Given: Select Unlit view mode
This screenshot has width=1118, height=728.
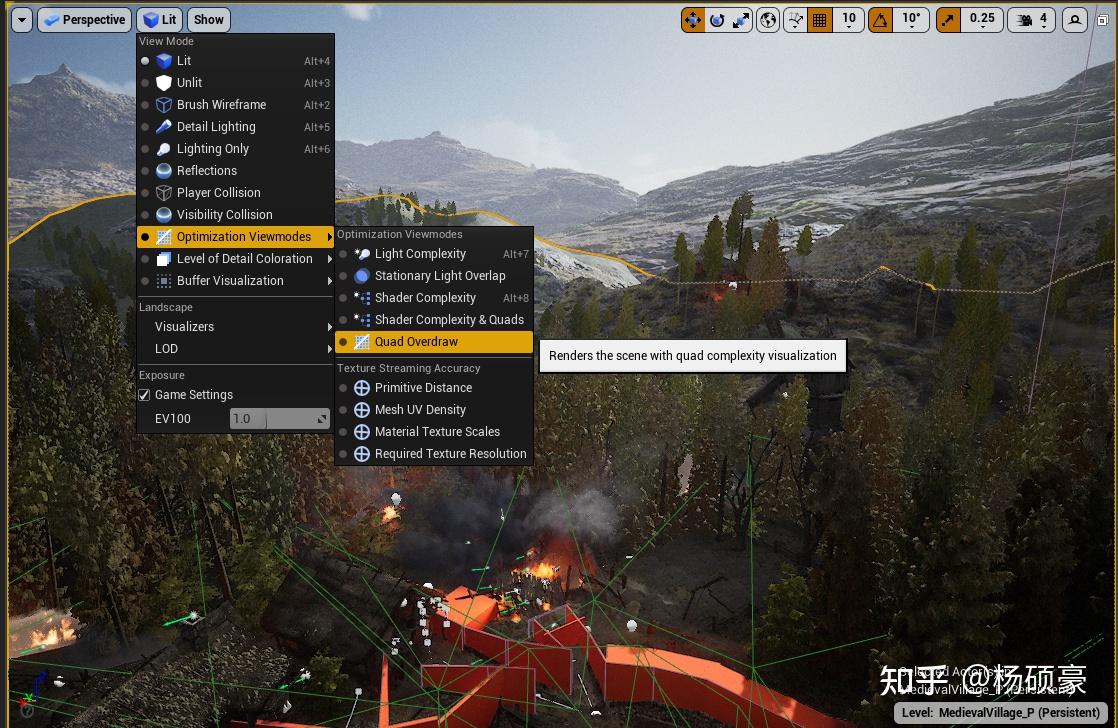Looking at the screenshot, I should (189, 83).
